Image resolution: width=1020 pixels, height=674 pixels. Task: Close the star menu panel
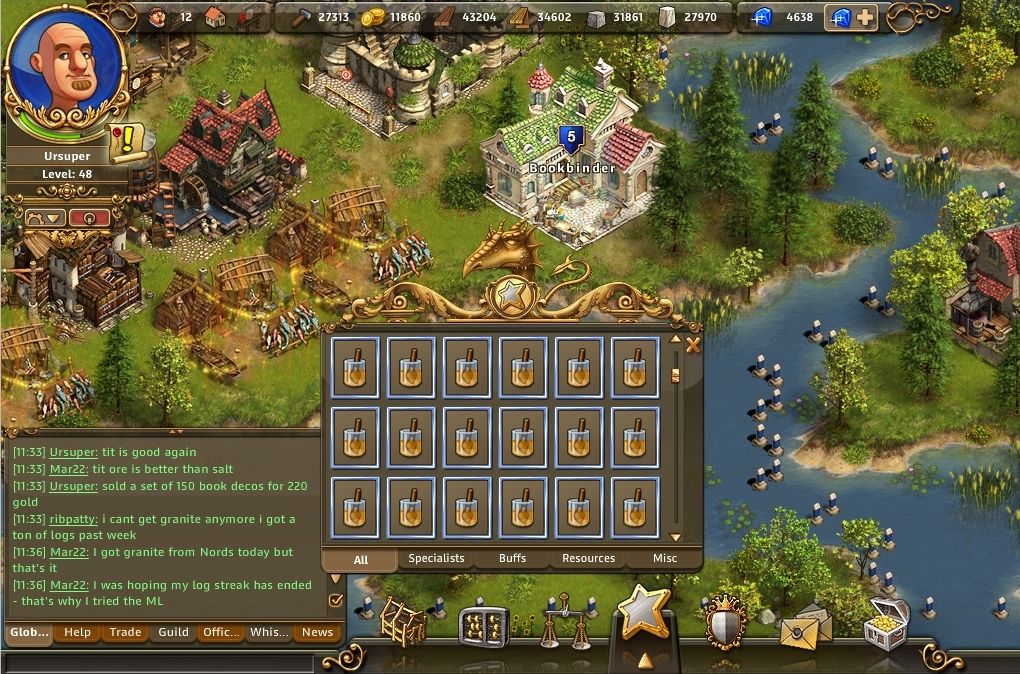(692, 345)
